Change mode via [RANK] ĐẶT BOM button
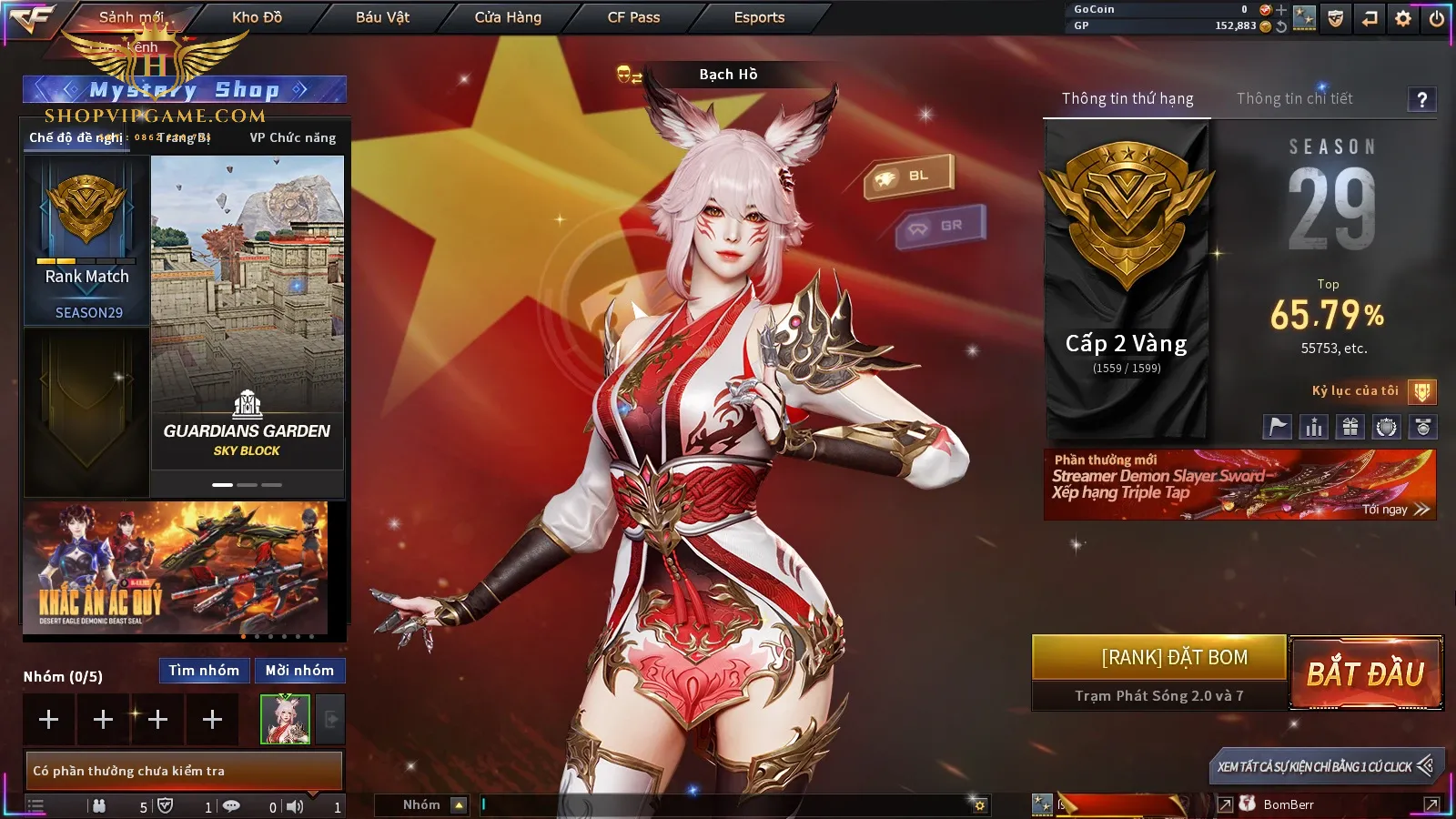The height and width of the screenshot is (819, 1456). [x=1159, y=658]
